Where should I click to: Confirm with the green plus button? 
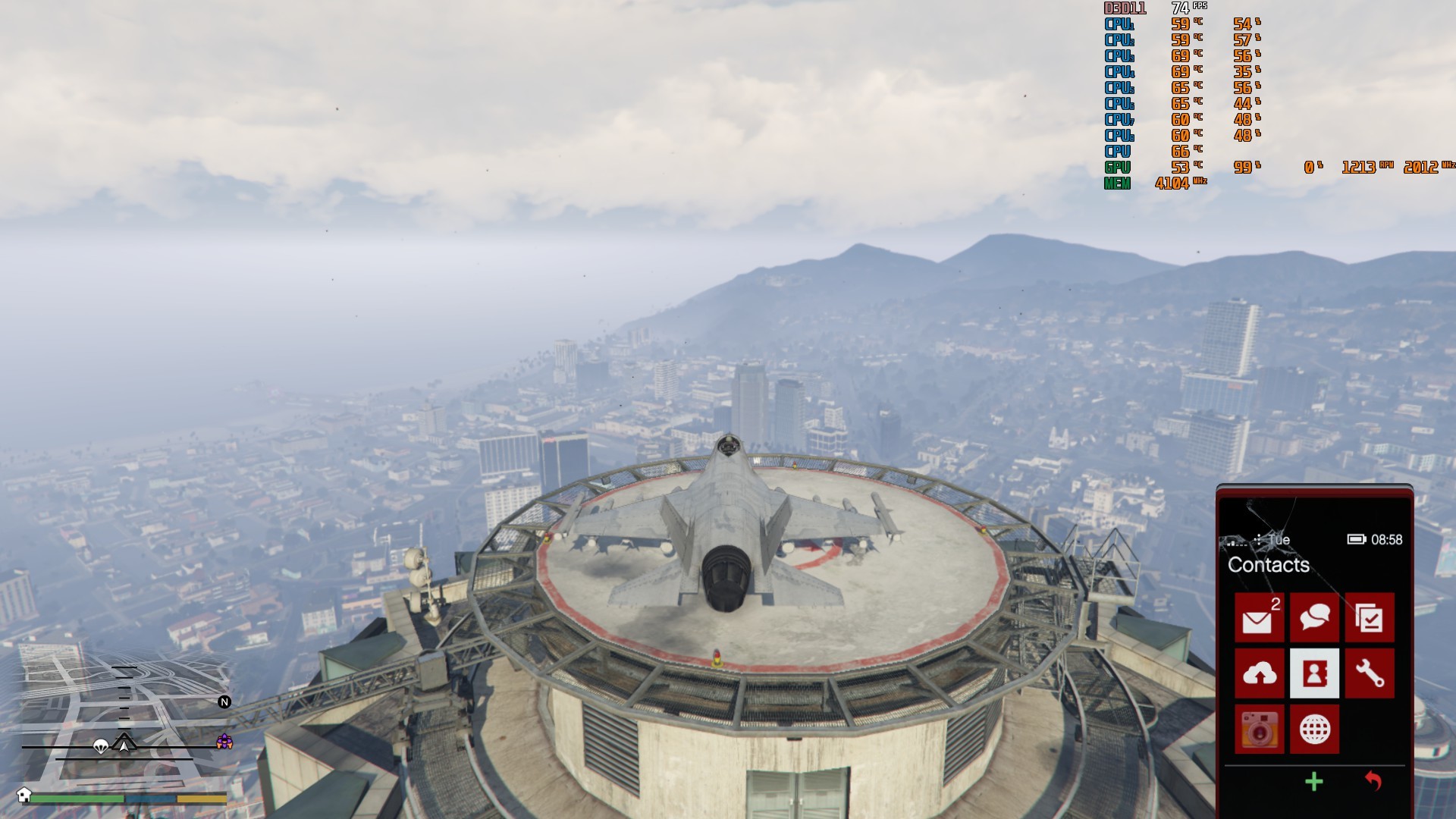(1314, 782)
